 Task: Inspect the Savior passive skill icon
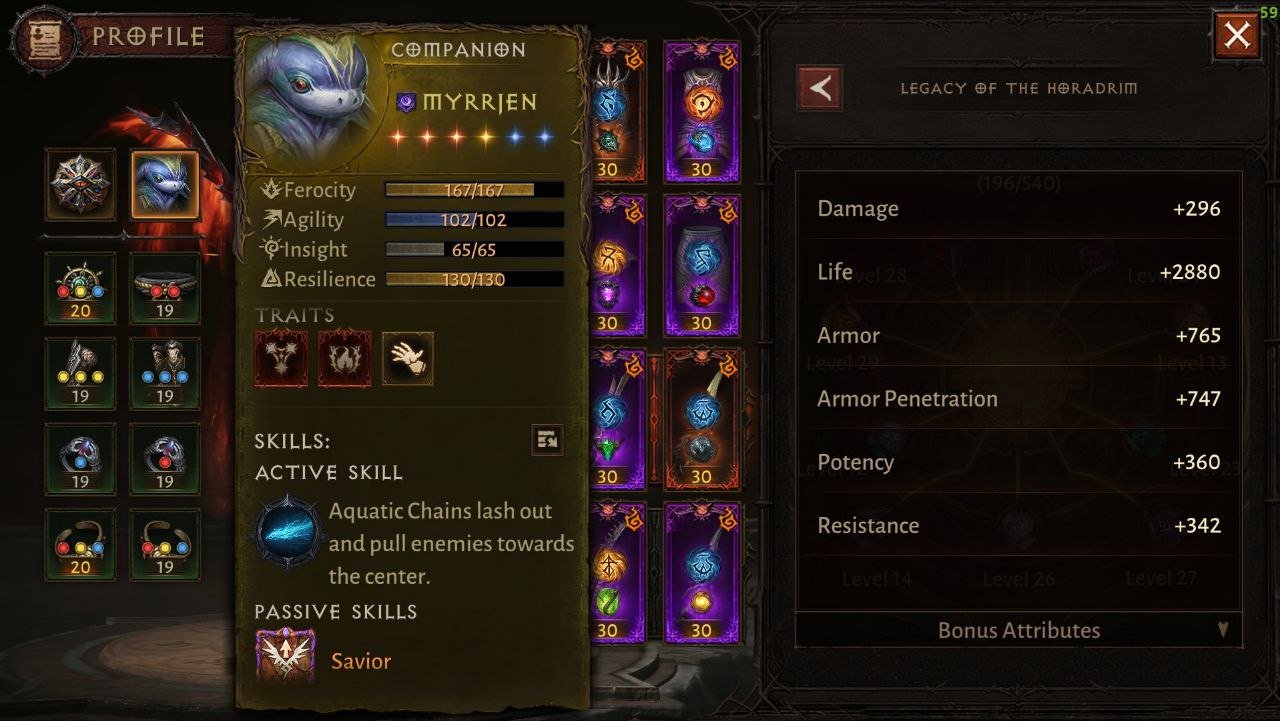286,656
